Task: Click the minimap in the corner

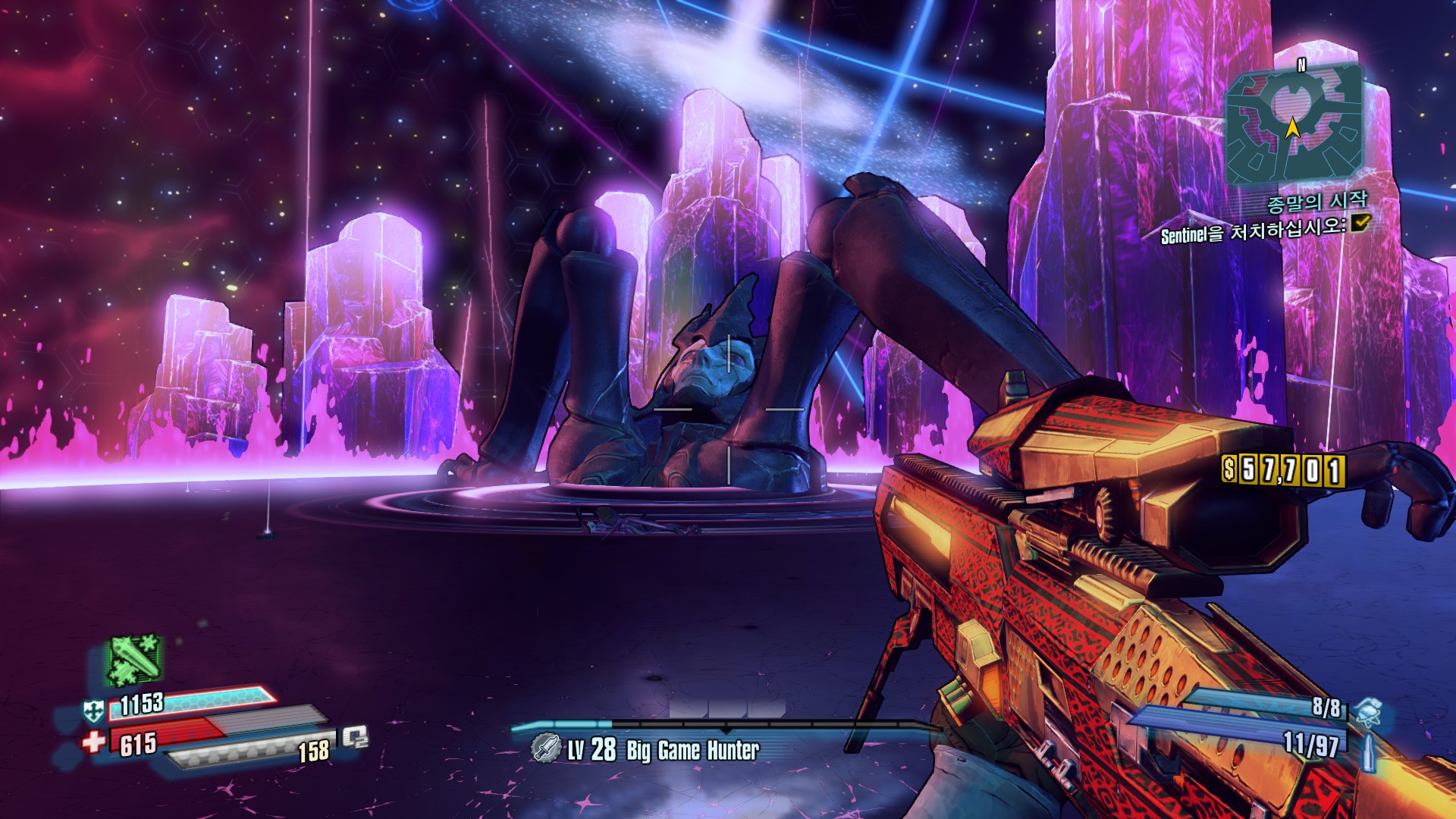Action: tap(1294, 125)
